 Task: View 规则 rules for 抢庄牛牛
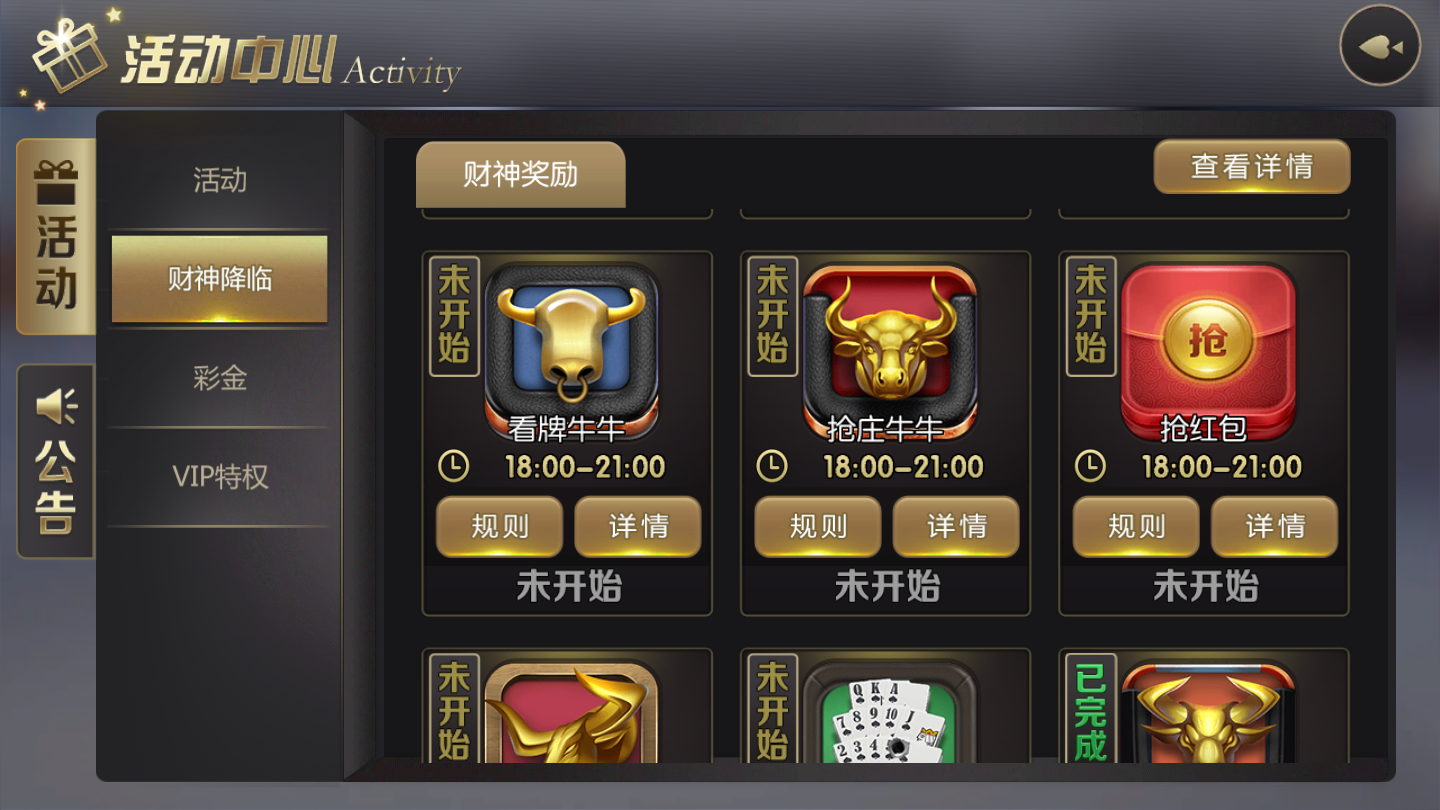pos(818,526)
